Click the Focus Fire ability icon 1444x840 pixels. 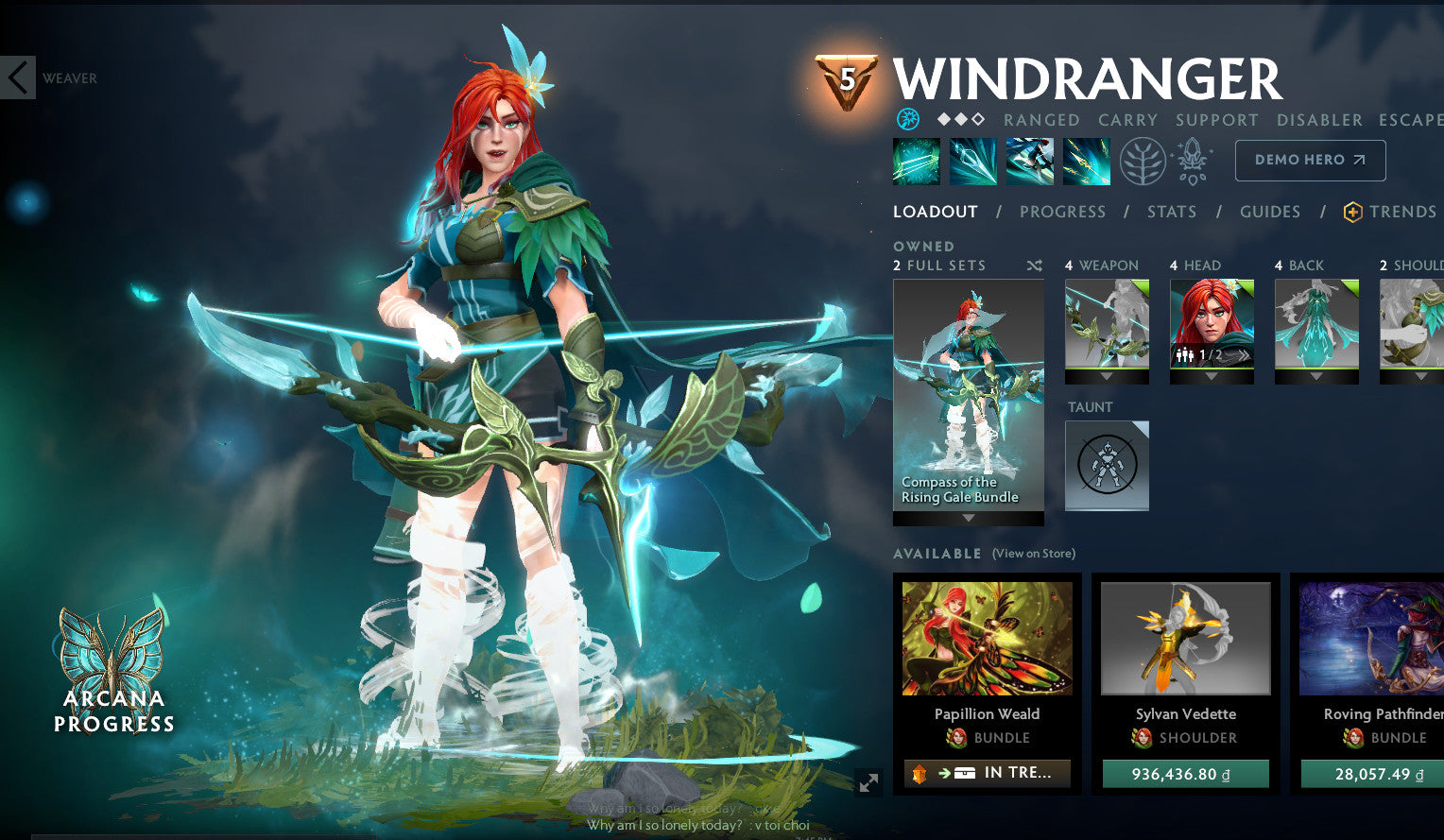coord(1086,161)
